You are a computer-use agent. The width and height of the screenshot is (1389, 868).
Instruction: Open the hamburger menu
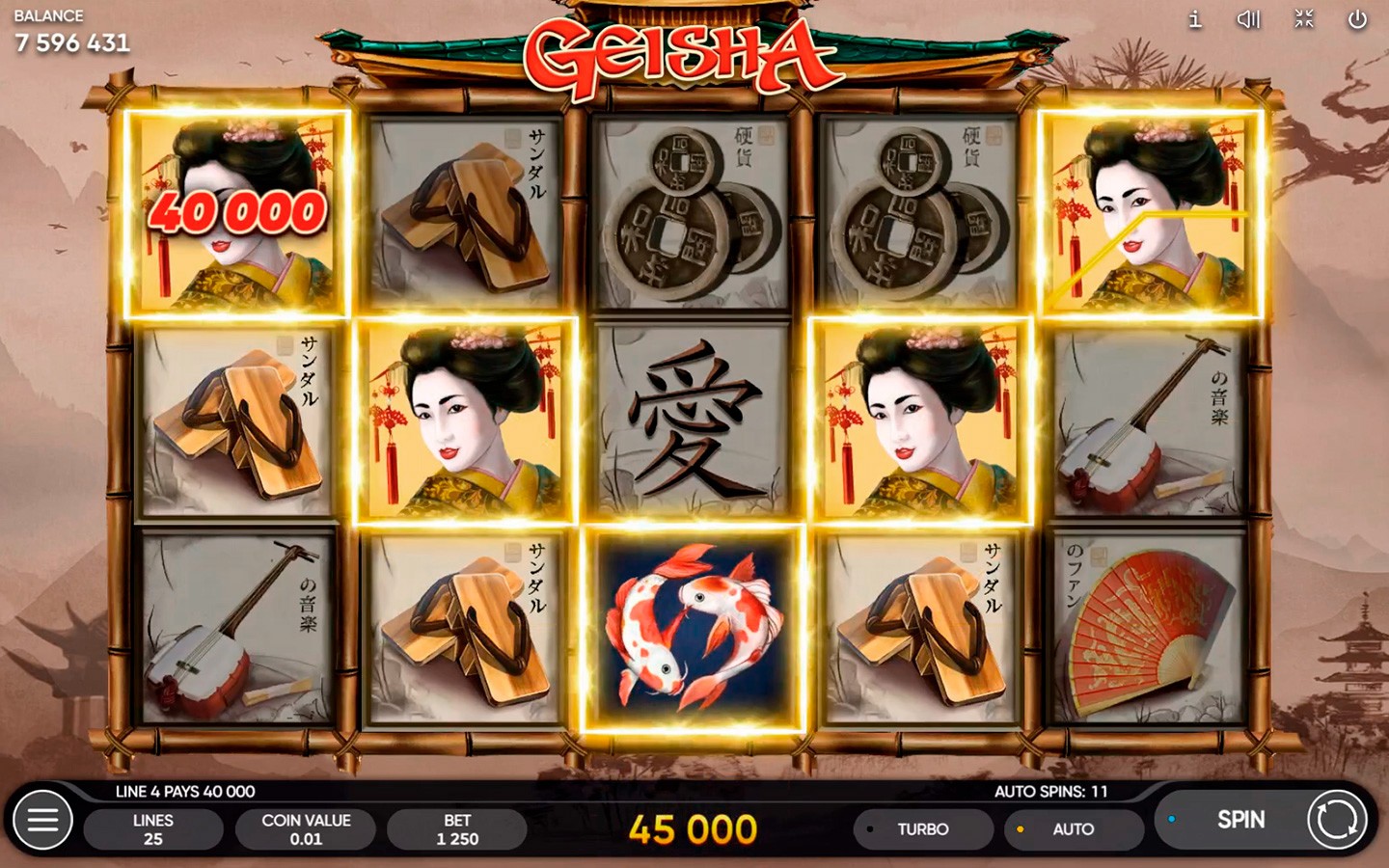(x=42, y=820)
